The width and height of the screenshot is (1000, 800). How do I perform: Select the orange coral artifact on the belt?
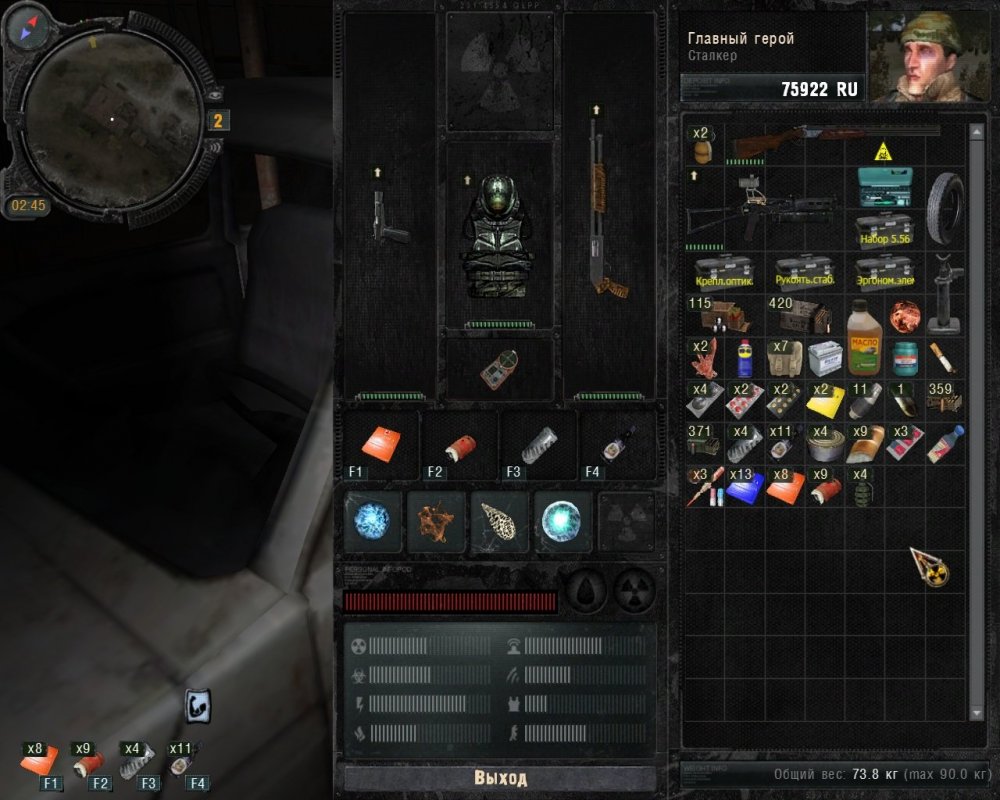pyautogui.click(x=436, y=520)
